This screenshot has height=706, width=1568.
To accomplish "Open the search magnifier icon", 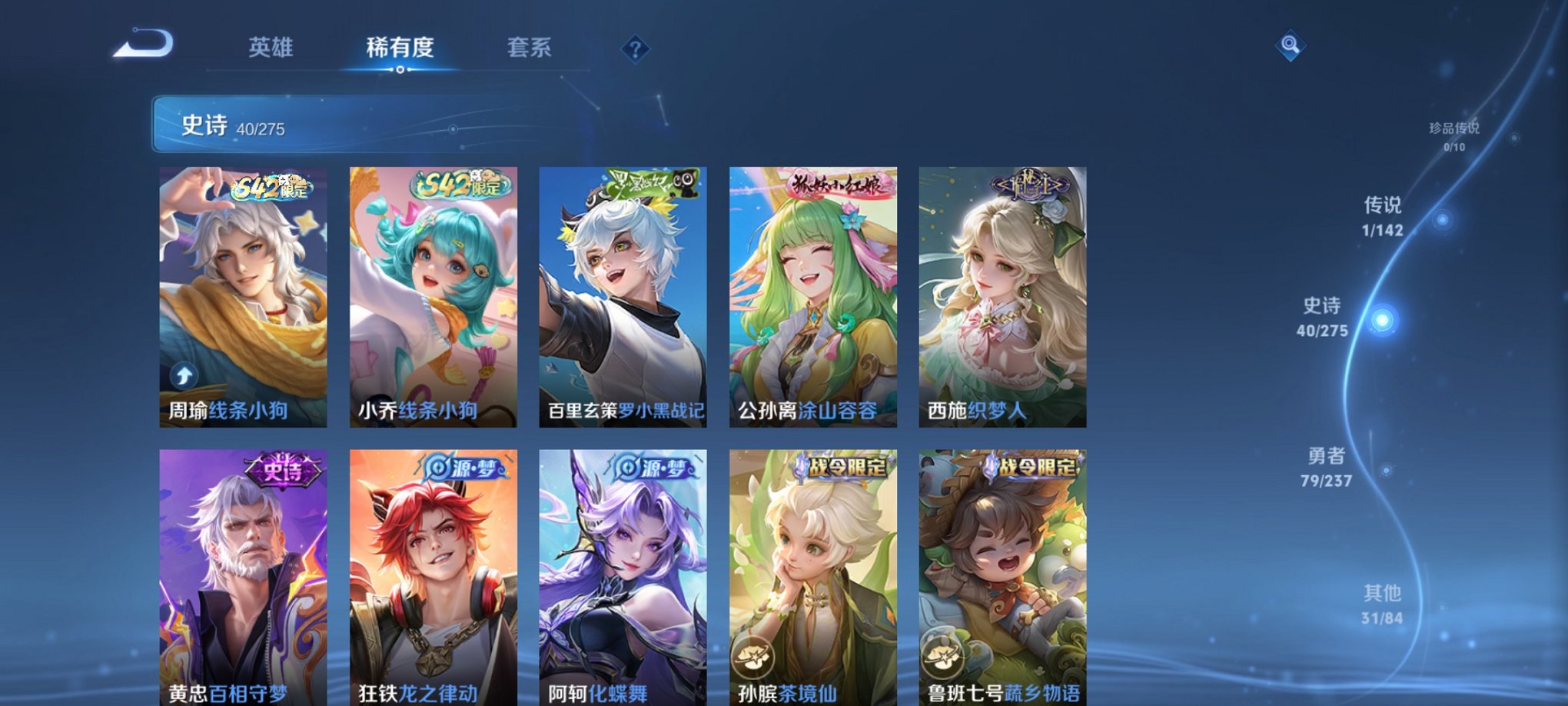I will point(1291,46).
